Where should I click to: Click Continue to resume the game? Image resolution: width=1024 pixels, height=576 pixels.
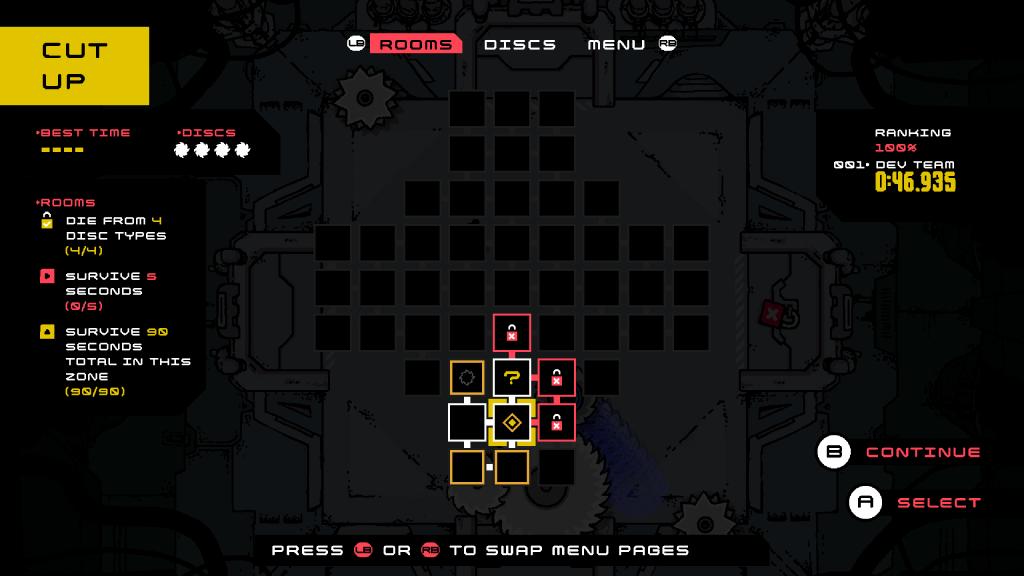click(922, 452)
